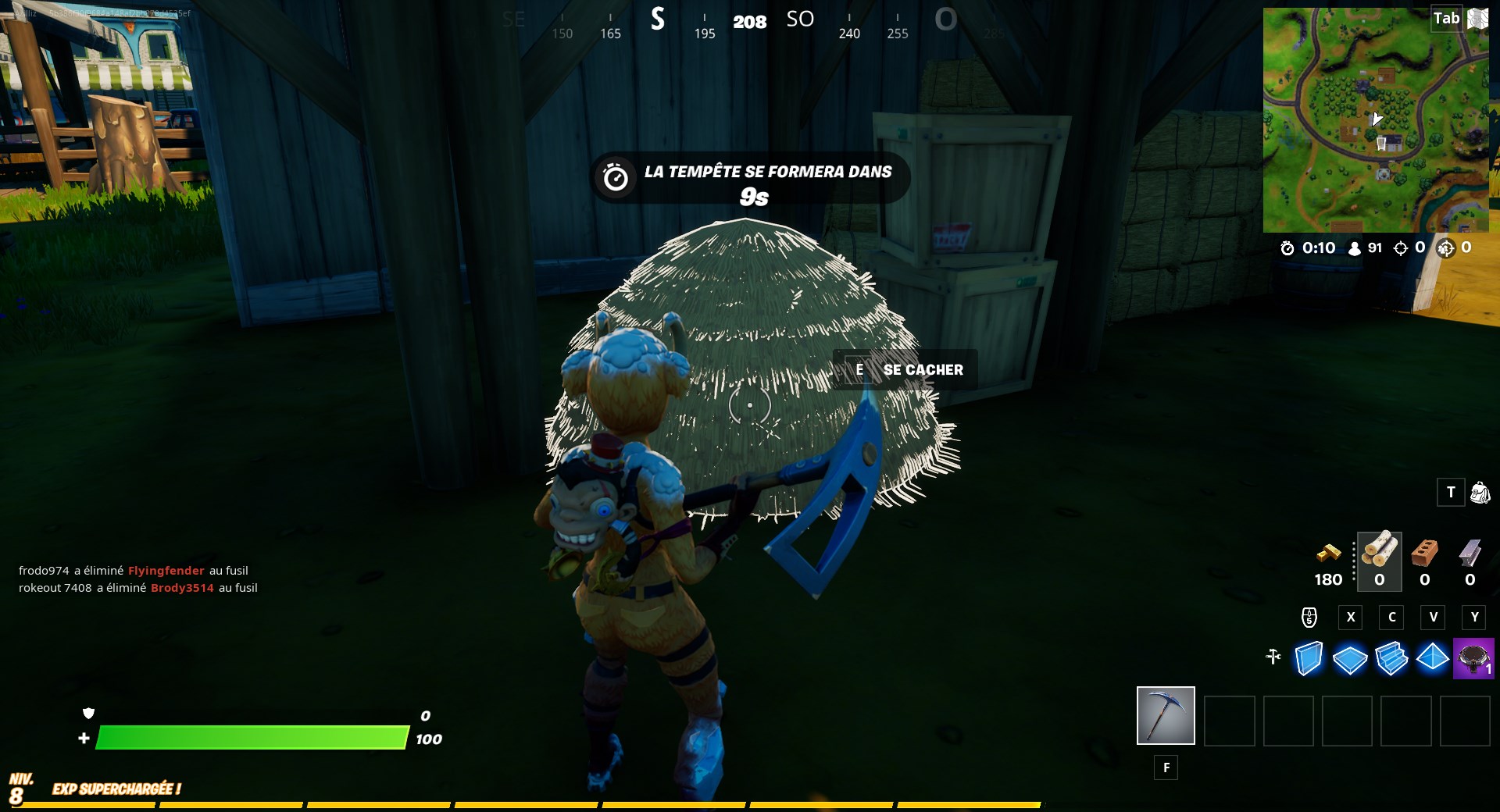Click the SO marker on the compass bar
Viewport: 1500px width, 812px height.
tap(799, 19)
